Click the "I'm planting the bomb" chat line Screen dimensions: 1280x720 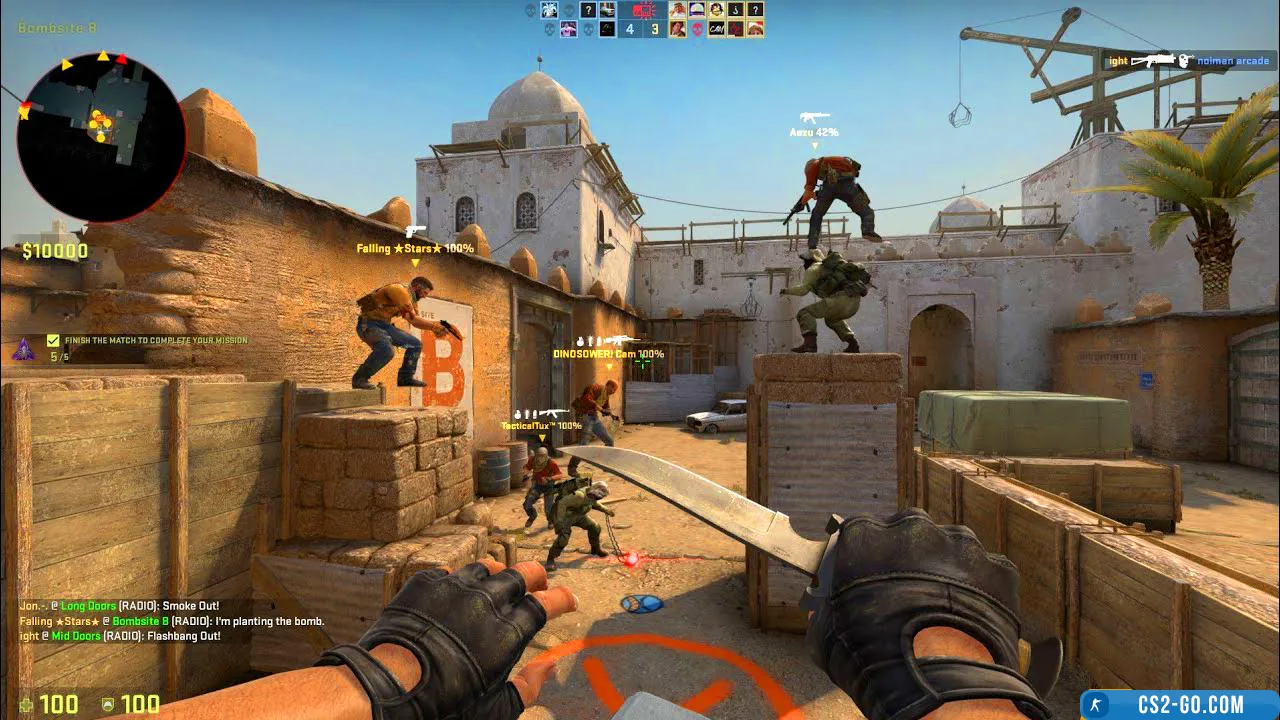click(170, 621)
